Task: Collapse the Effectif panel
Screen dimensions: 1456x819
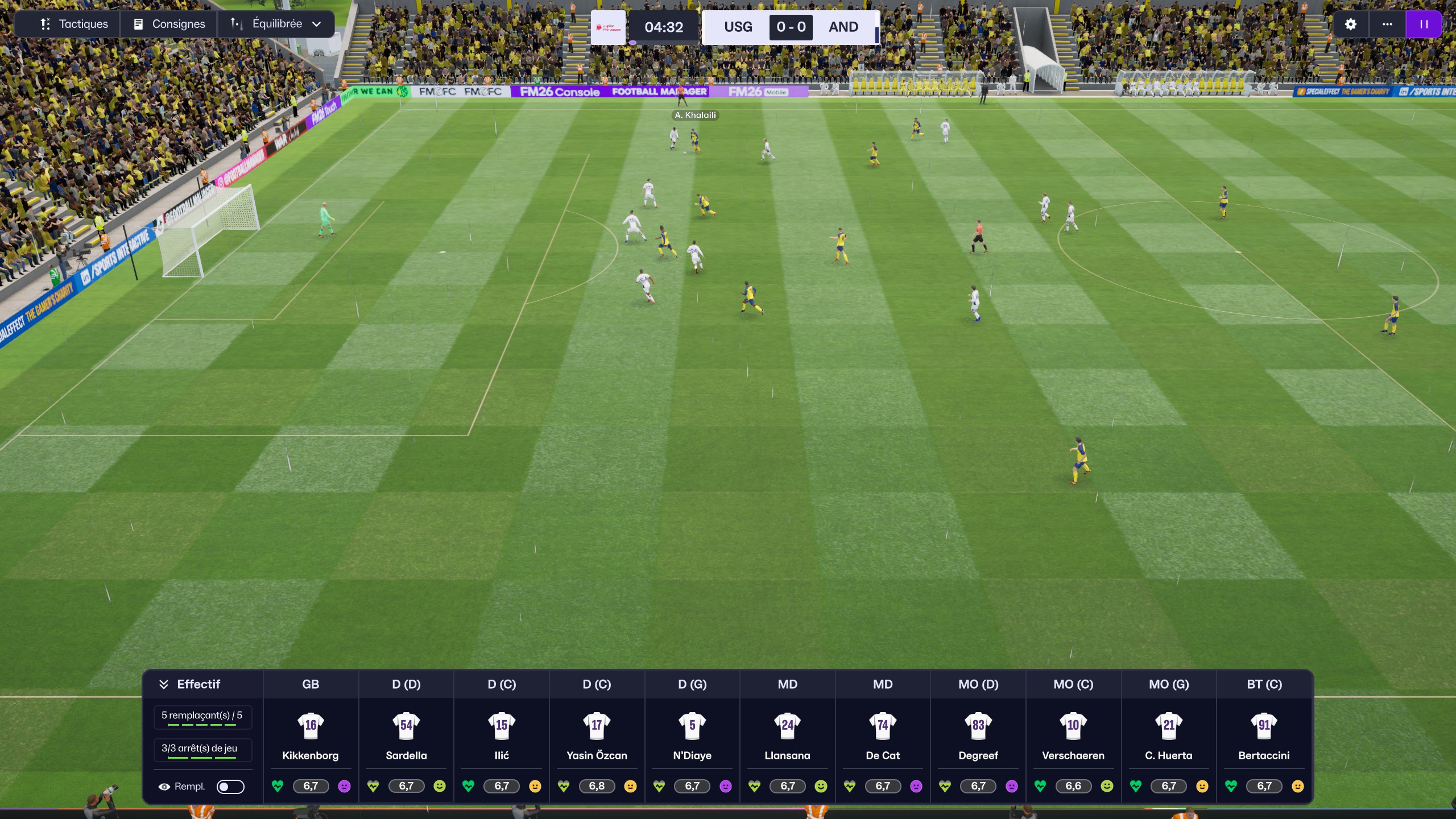Action: point(164,684)
